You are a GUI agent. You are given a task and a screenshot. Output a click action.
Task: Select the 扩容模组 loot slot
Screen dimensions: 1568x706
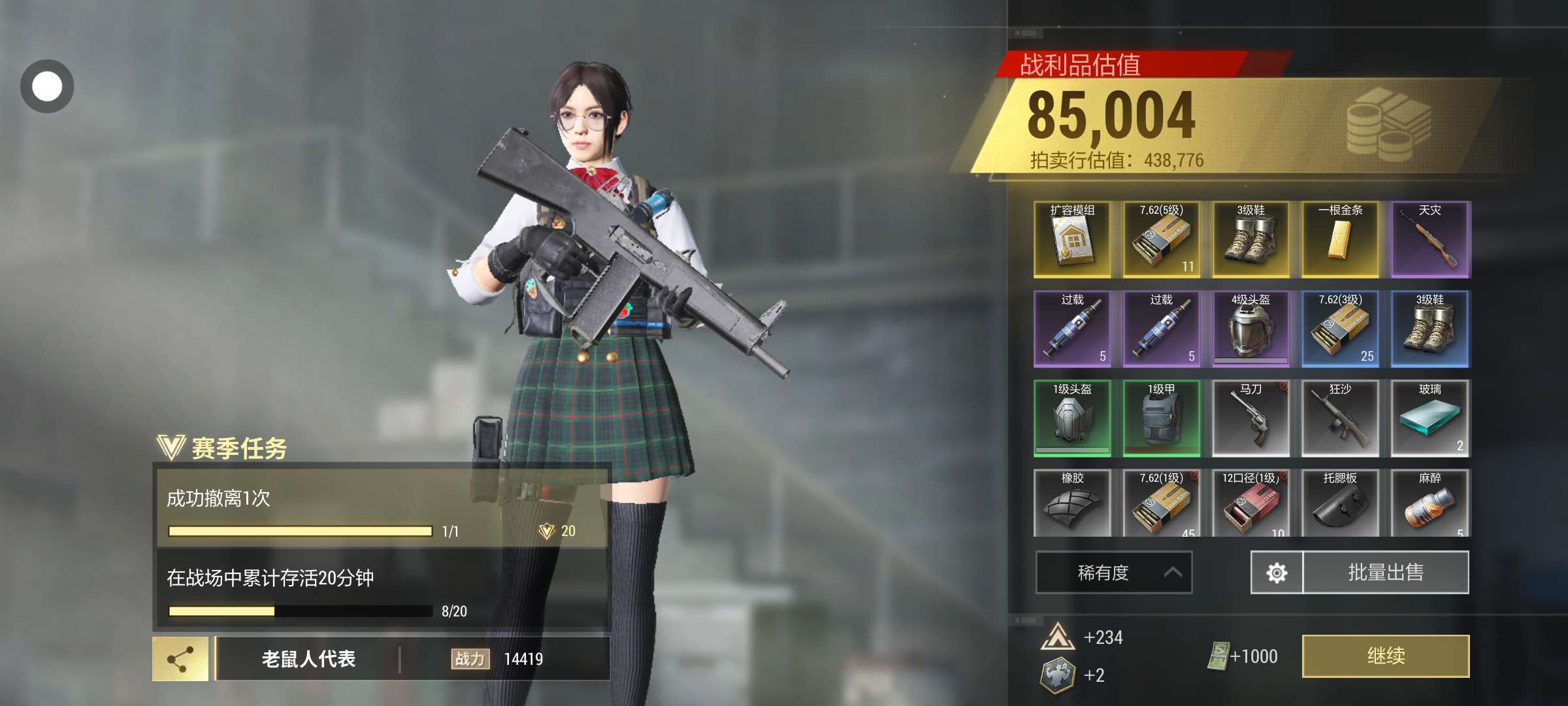(x=1072, y=239)
